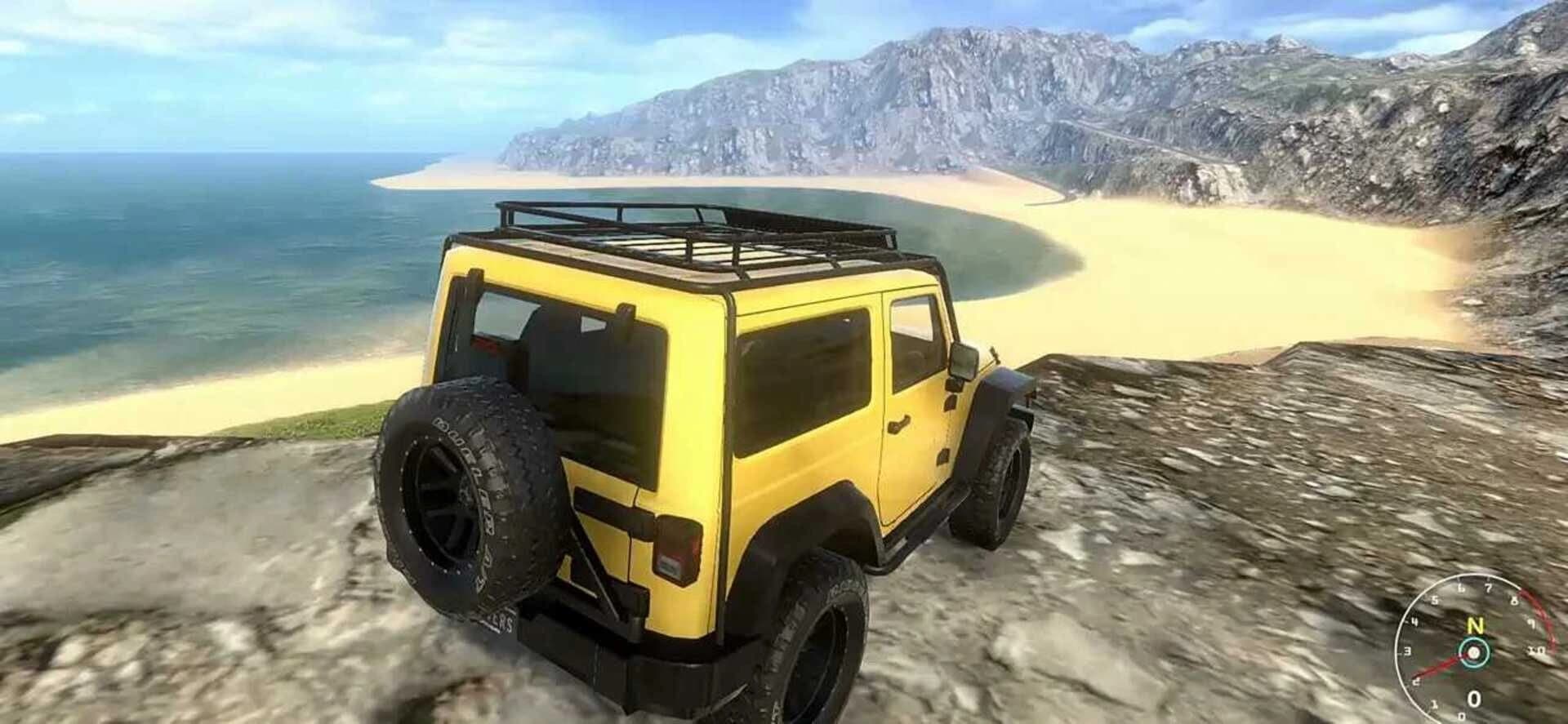This screenshot has height=724, width=1568.
Task: Click the speed readout showing 0
Action: pyautogui.click(x=1474, y=698)
